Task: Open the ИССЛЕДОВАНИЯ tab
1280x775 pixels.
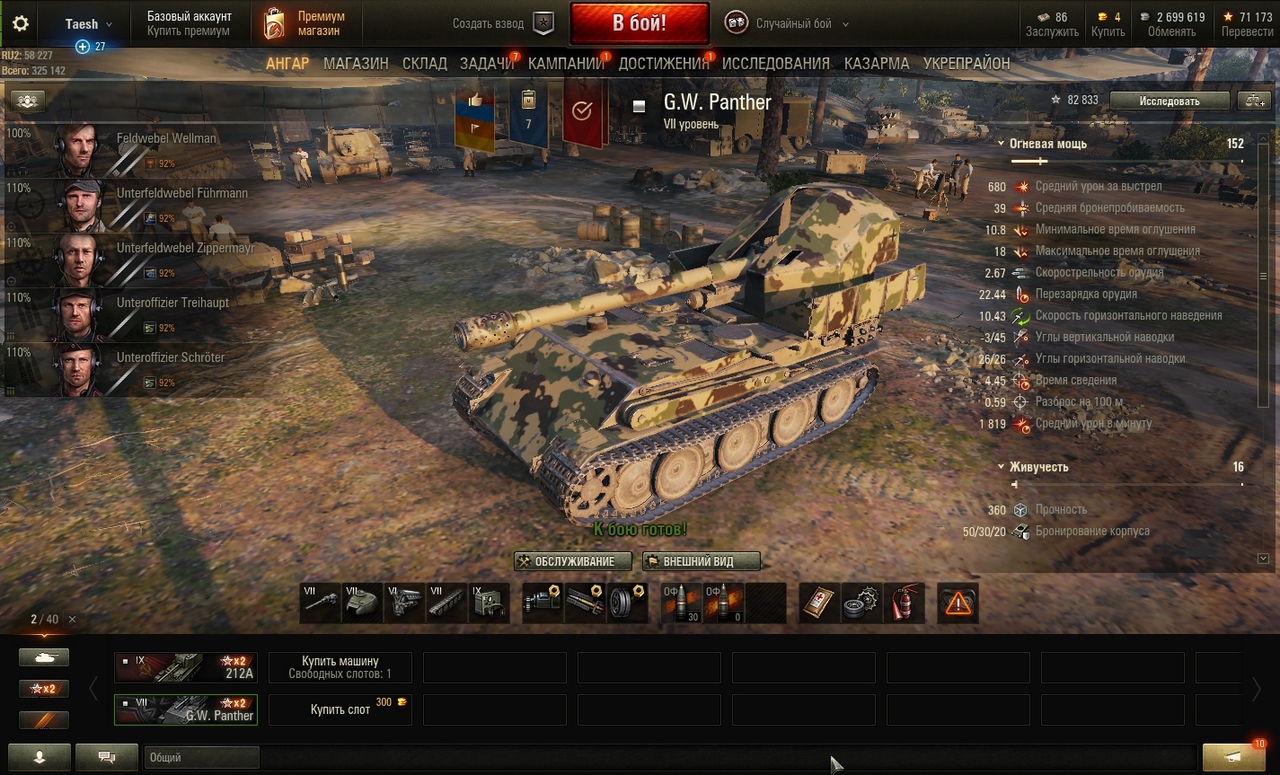Action: [x=775, y=63]
